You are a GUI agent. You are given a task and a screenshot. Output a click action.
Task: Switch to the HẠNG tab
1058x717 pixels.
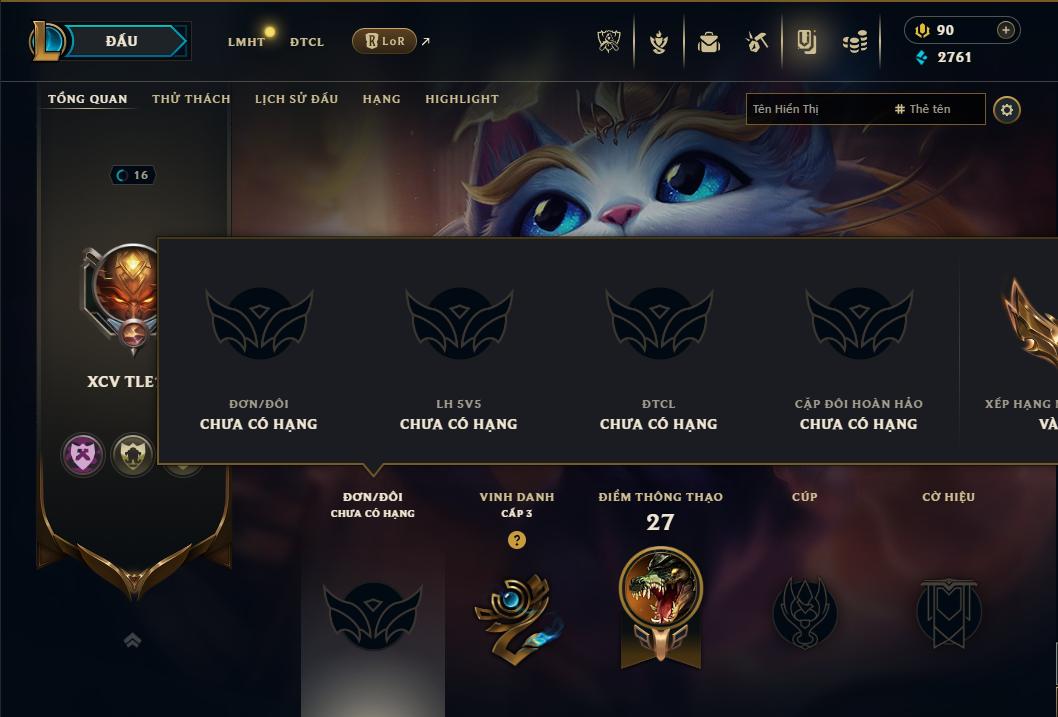381,99
